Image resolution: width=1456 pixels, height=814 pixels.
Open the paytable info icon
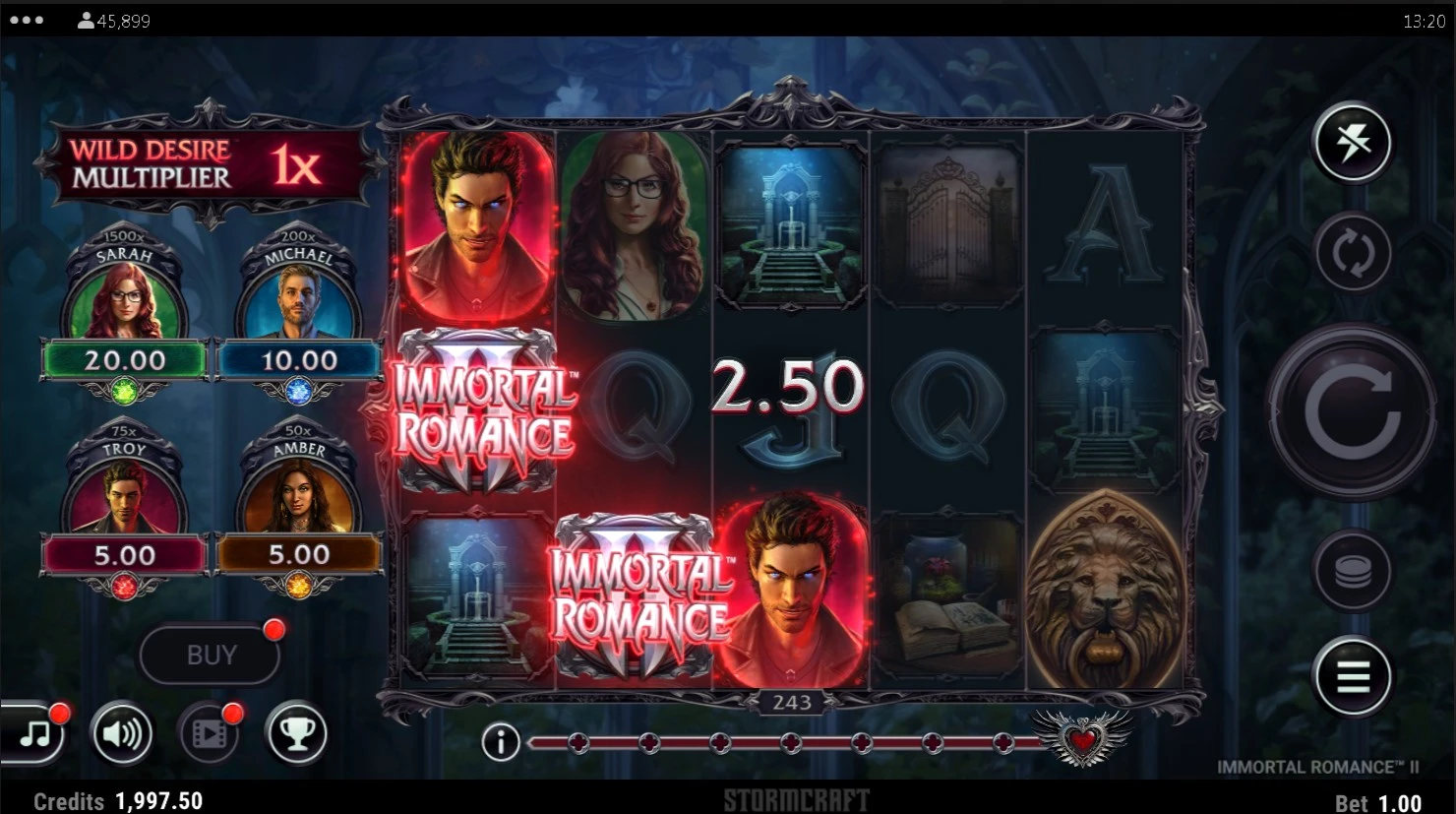(x=501, y=743)
